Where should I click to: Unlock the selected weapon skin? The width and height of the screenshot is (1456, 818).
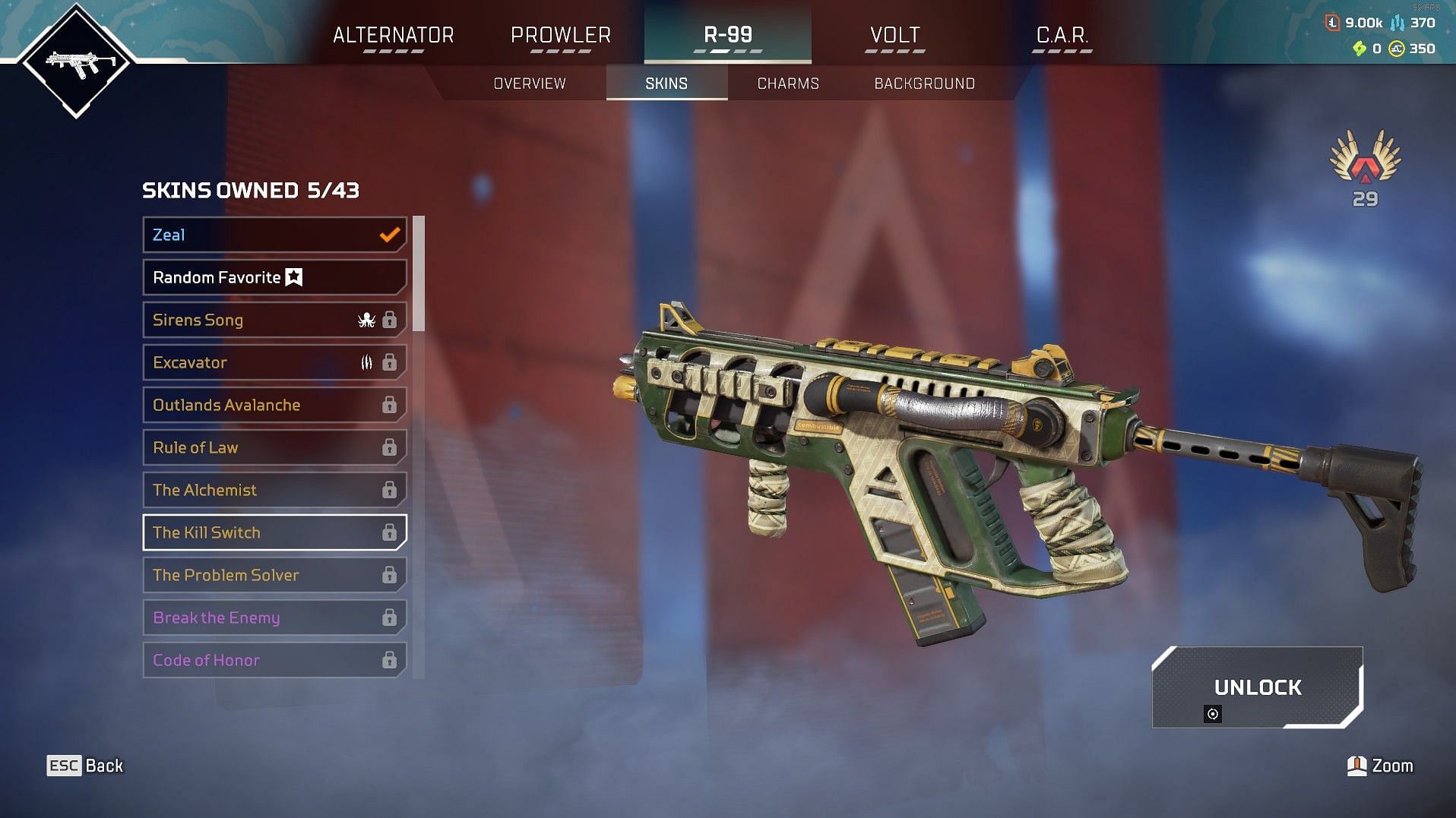pos(1257,687)
